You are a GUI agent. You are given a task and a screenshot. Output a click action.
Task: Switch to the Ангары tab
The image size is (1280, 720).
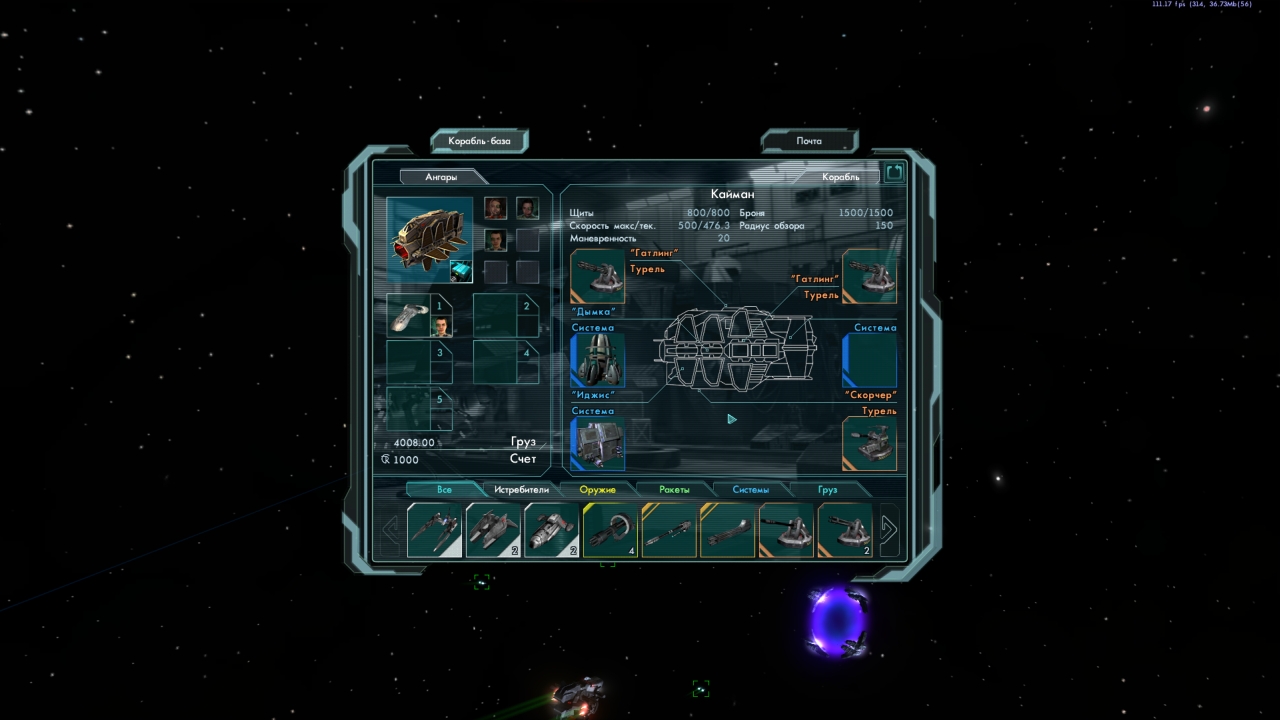[x=441, y=177]
